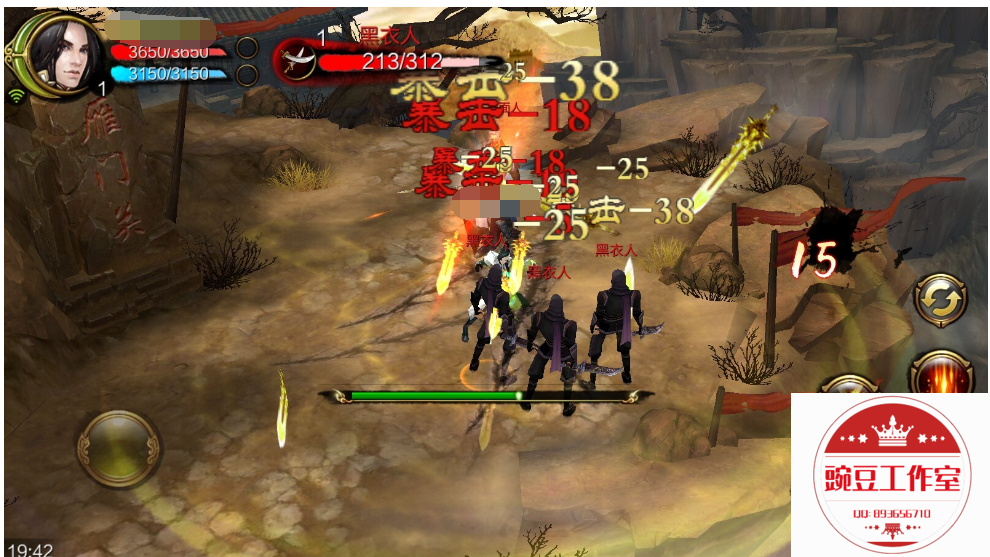
Task: Tap the swap button with circular arrows
Action: pyautogui.click(x=940, y=298)
